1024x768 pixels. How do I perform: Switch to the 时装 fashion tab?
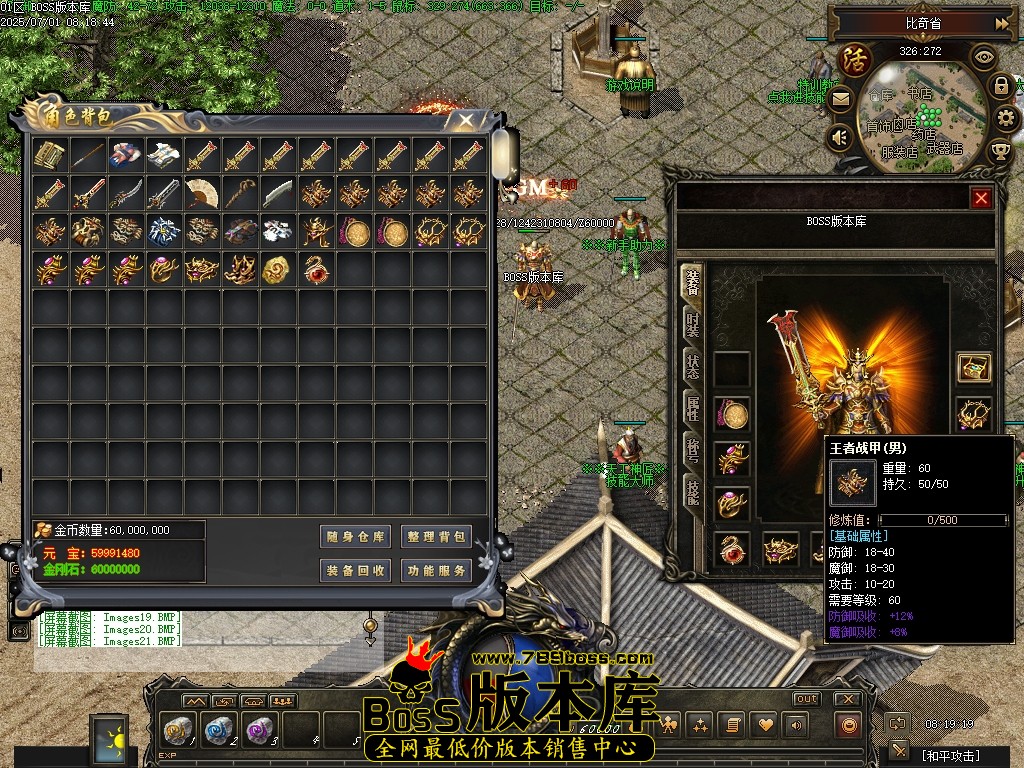tap(692, 325)
